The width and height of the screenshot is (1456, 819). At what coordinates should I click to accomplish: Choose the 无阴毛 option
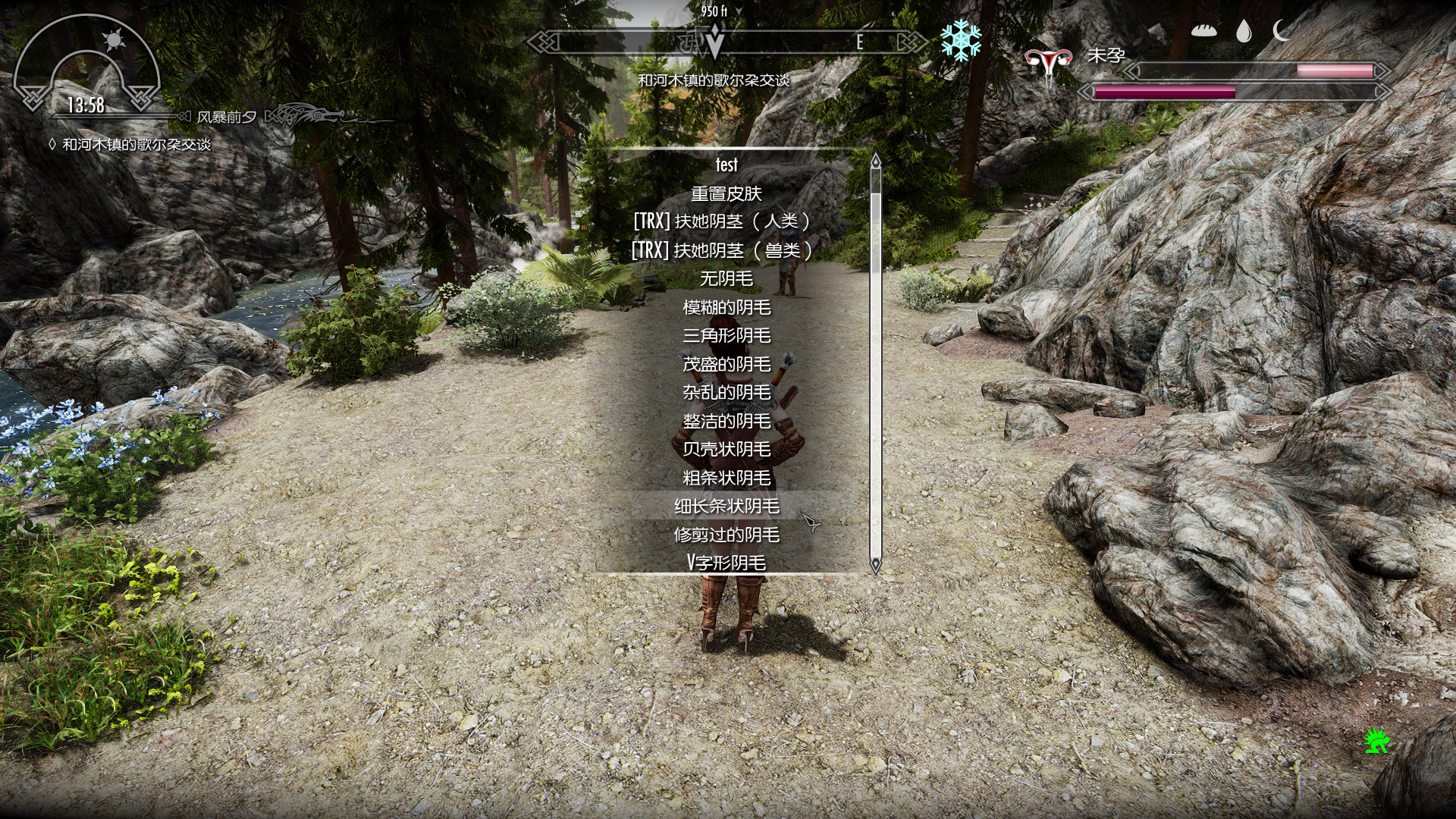click(x=726, y=278)
